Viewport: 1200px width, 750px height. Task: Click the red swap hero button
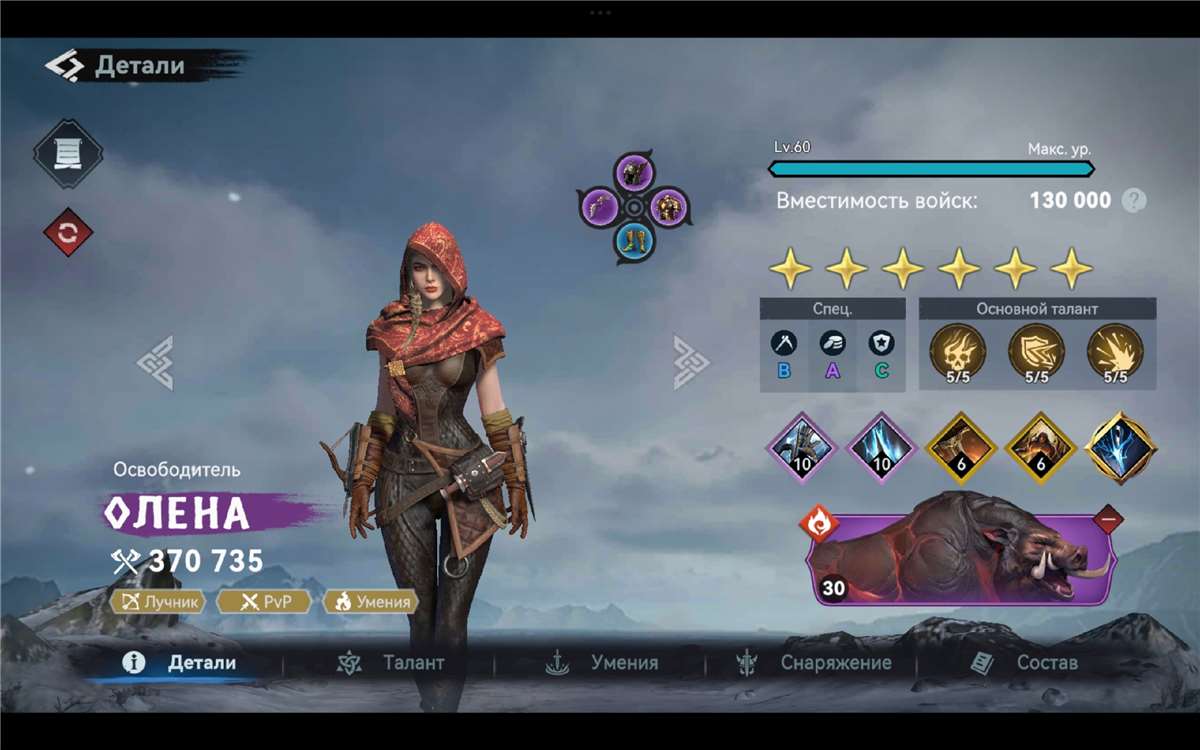point(68,233)
